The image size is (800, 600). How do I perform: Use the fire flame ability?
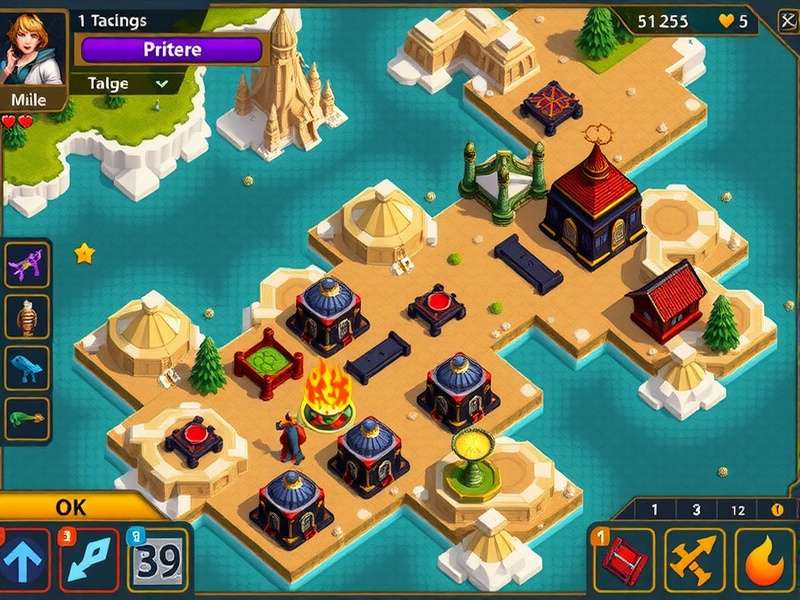765,561
